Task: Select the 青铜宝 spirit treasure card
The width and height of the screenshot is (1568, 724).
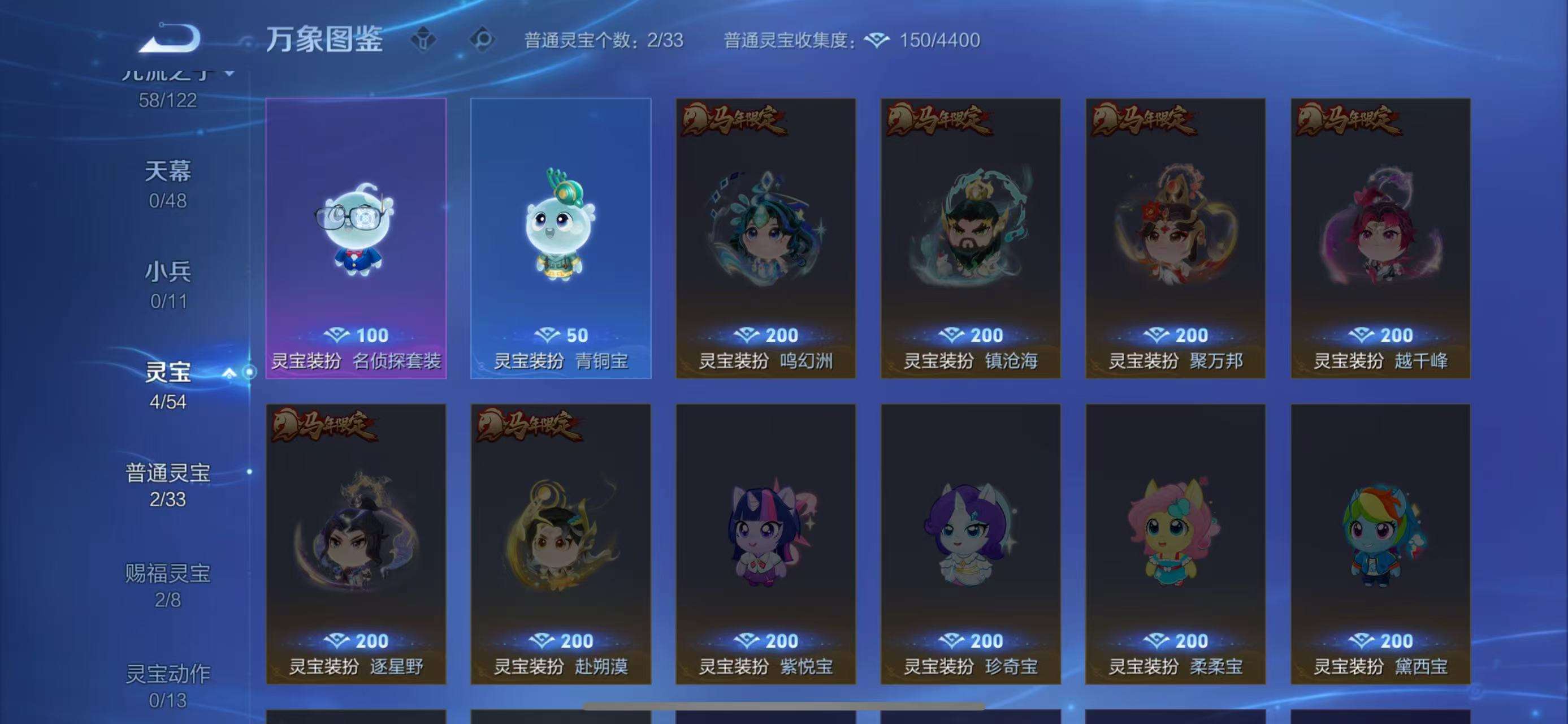Action: [560, 238]
